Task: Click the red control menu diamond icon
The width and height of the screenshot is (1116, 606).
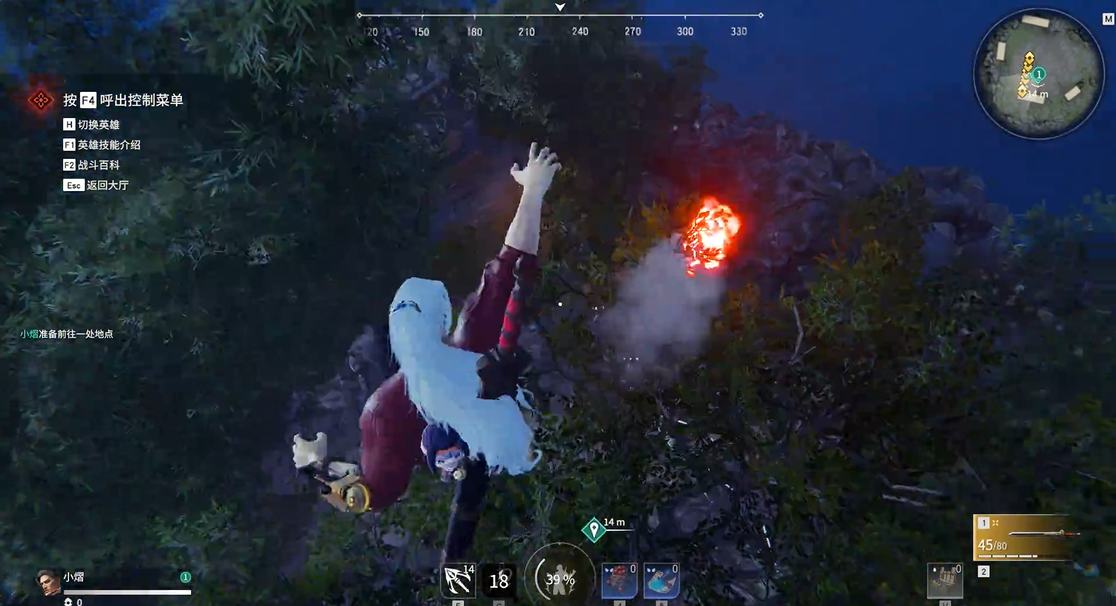Action: click(40, 100)
